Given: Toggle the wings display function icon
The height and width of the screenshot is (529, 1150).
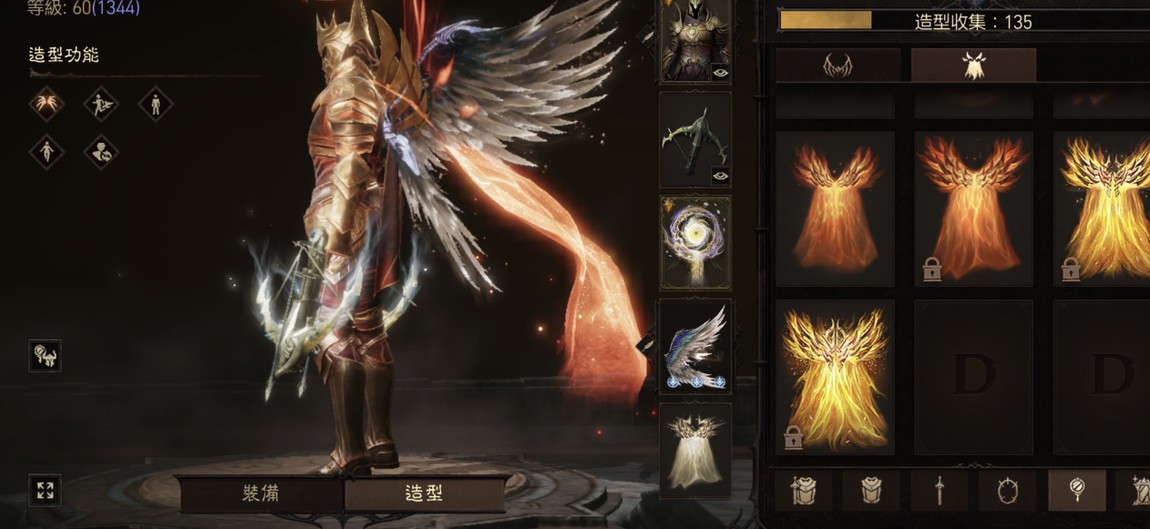Looking at the screenshot, I should pos(46,103).
